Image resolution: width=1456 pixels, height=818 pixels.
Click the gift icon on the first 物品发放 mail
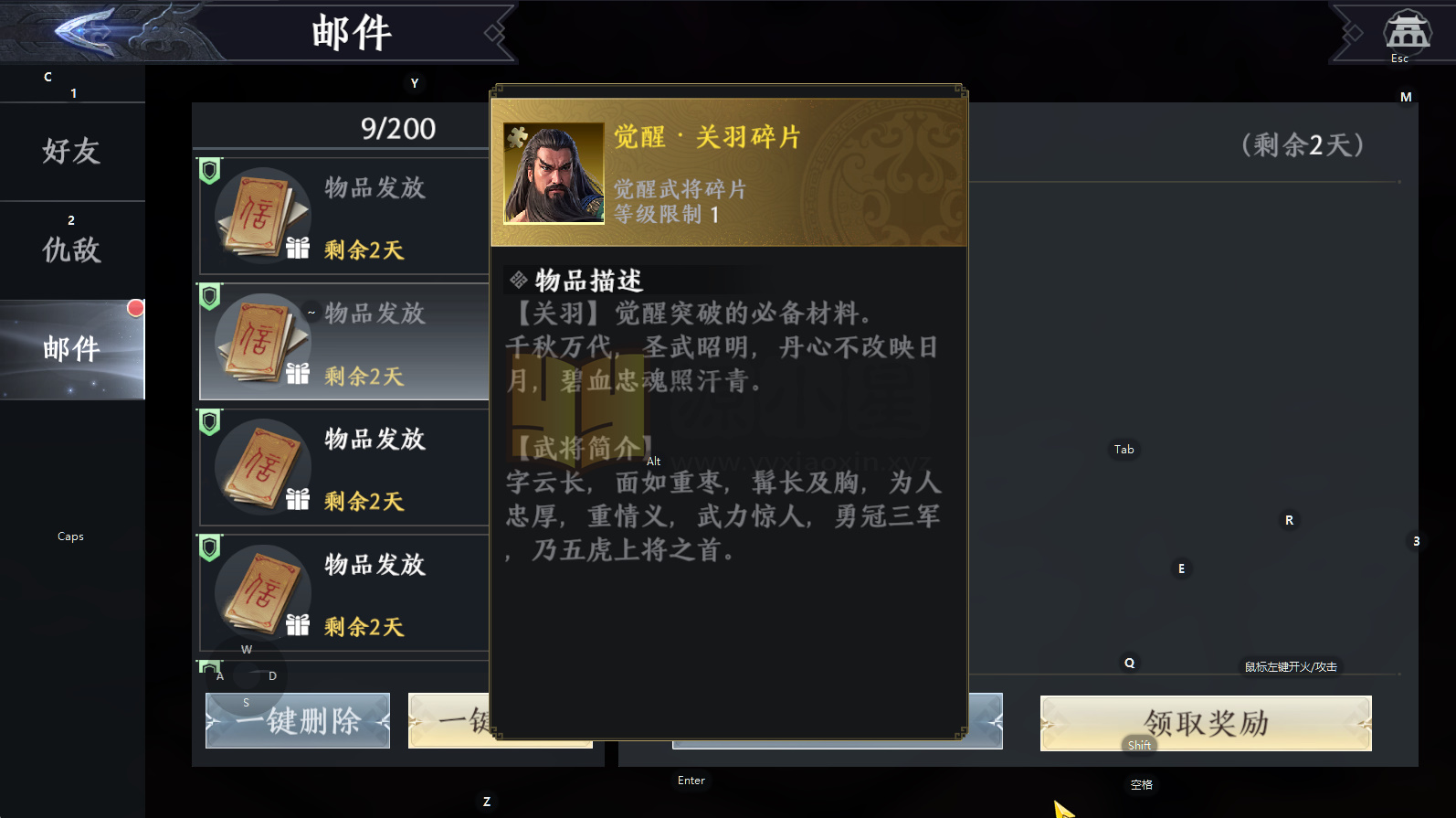point(297,248)
